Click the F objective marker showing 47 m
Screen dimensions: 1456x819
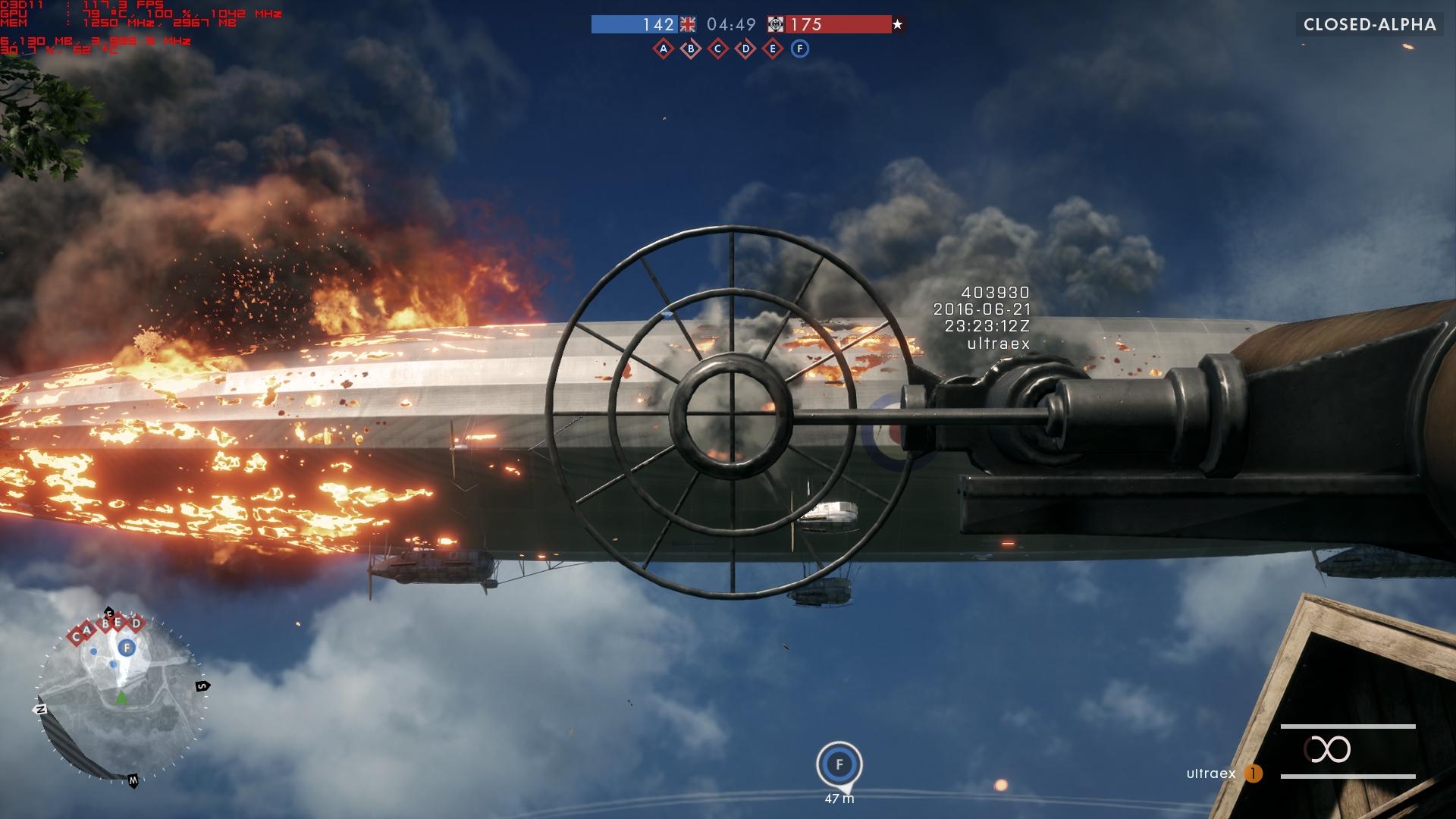[x=839, y=764]
